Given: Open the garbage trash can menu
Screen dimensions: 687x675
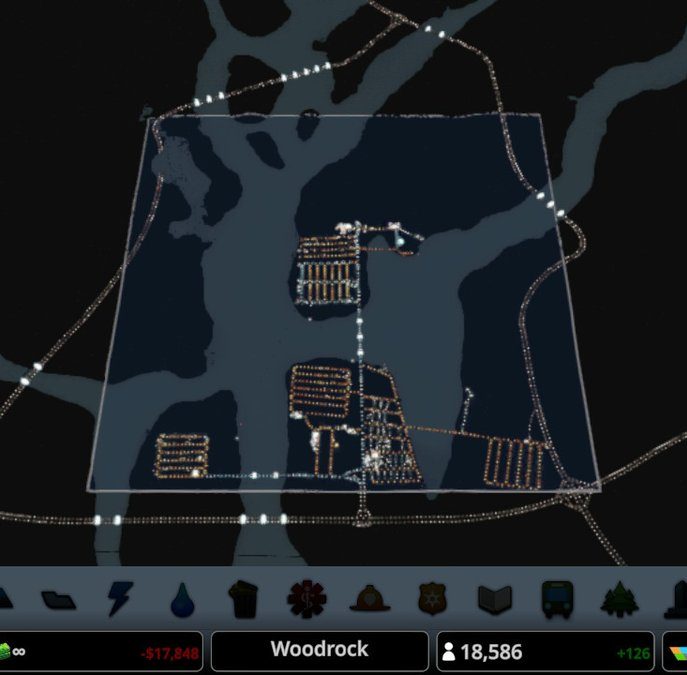Looking at the screenshot, I should point(243,598).
